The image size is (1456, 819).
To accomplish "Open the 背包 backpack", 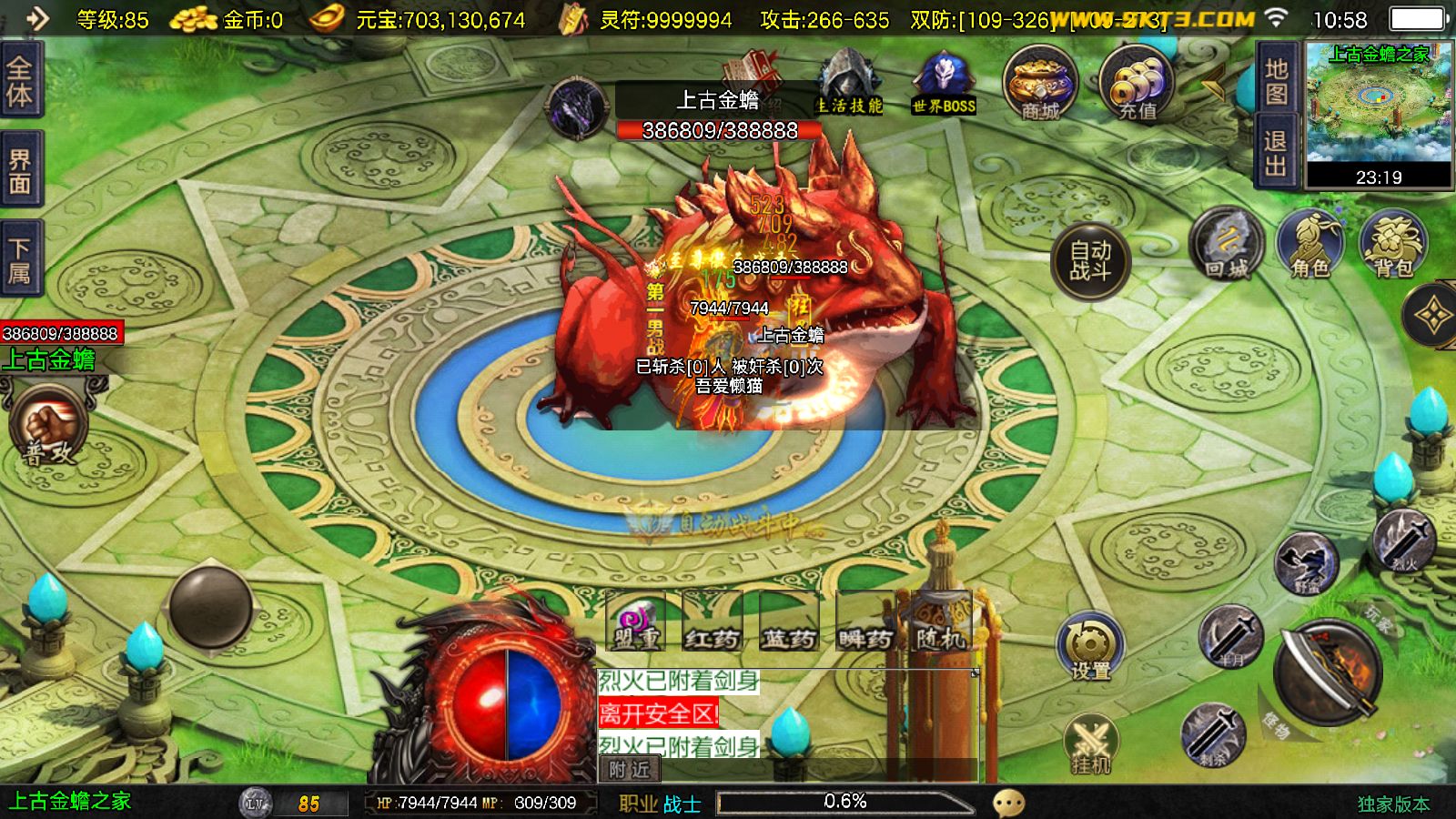I will (1393, 244).
